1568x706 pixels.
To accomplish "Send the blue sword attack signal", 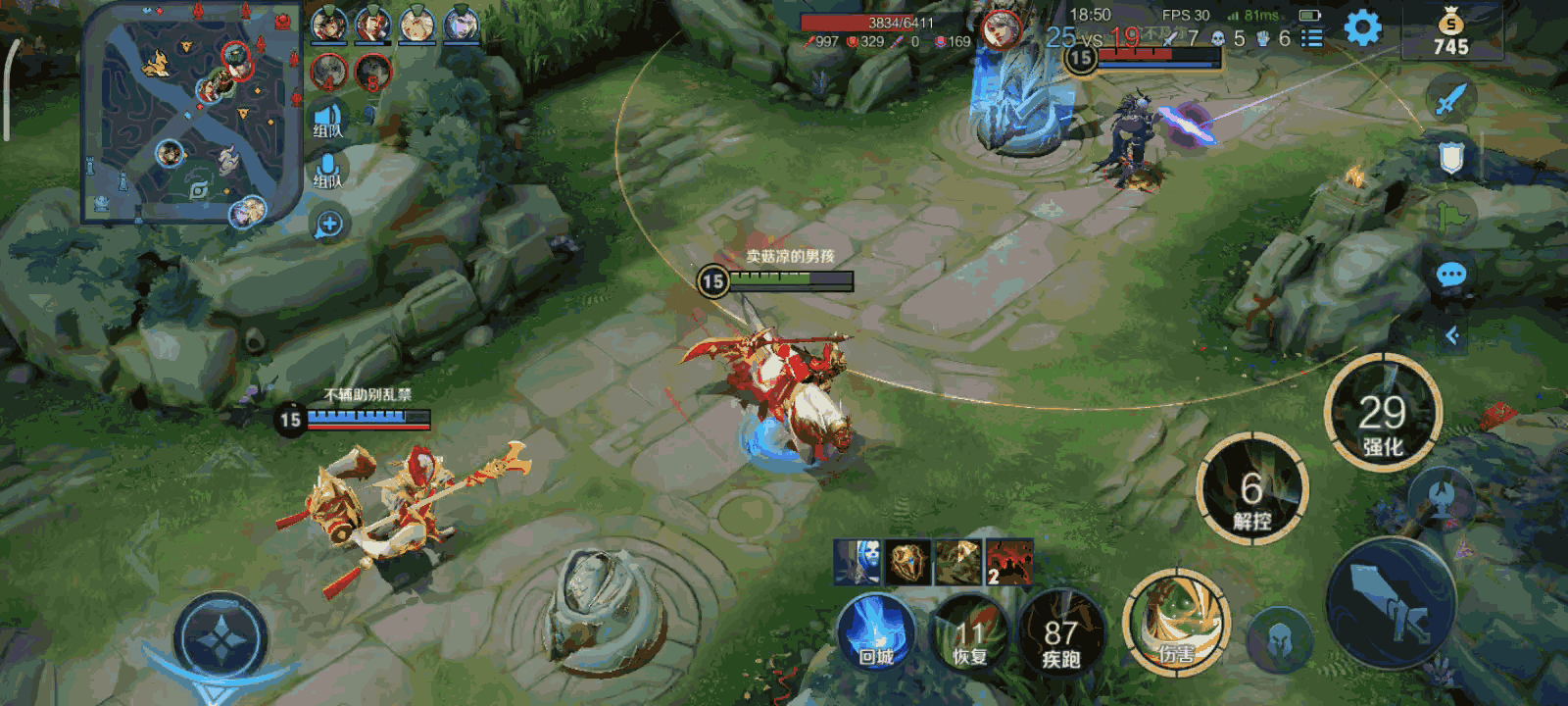I will [x=1450, y=99].
